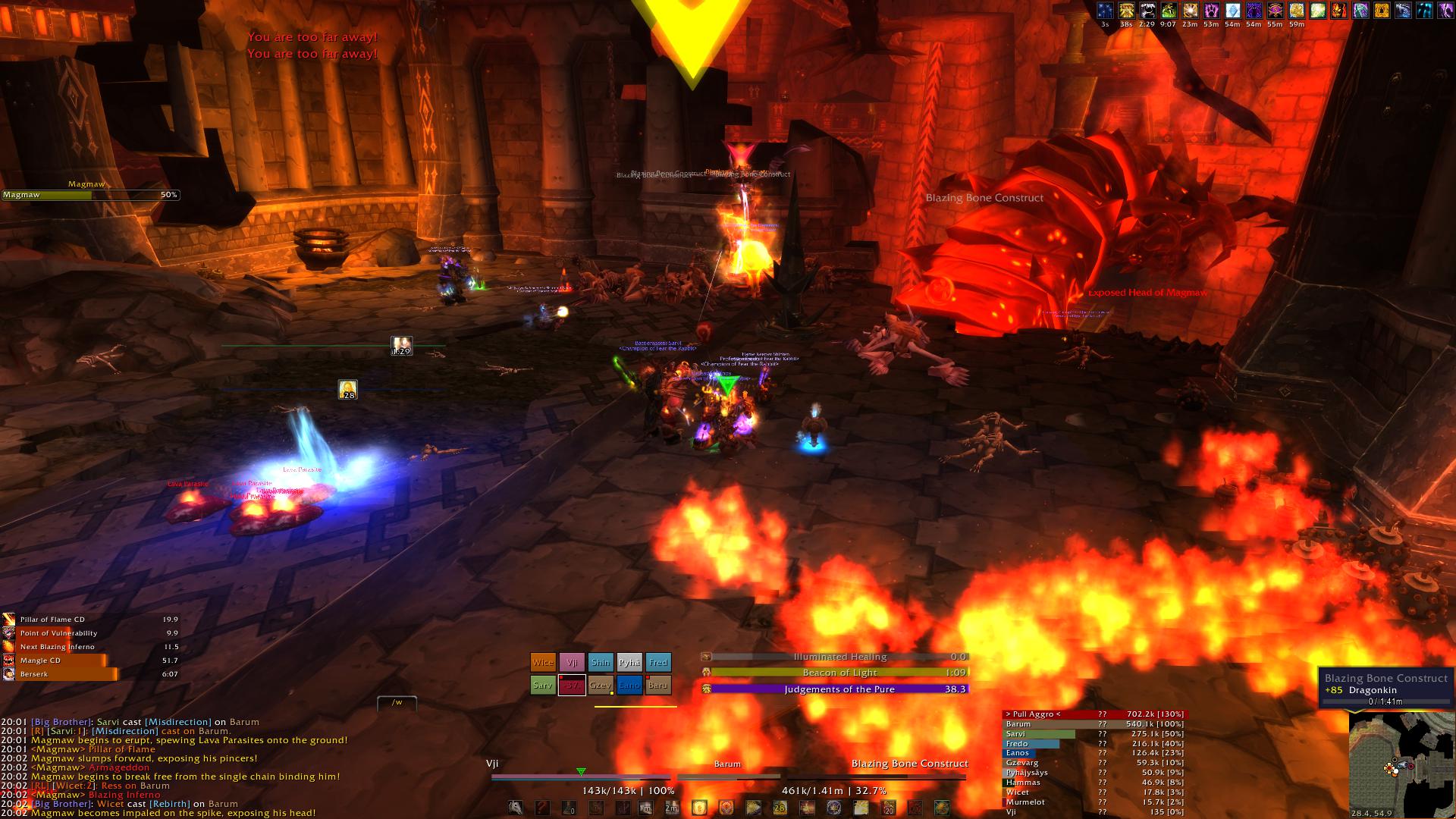Target Gzev in the raid frames
This screenshot has width=1456, height=819.
[601, 685]
